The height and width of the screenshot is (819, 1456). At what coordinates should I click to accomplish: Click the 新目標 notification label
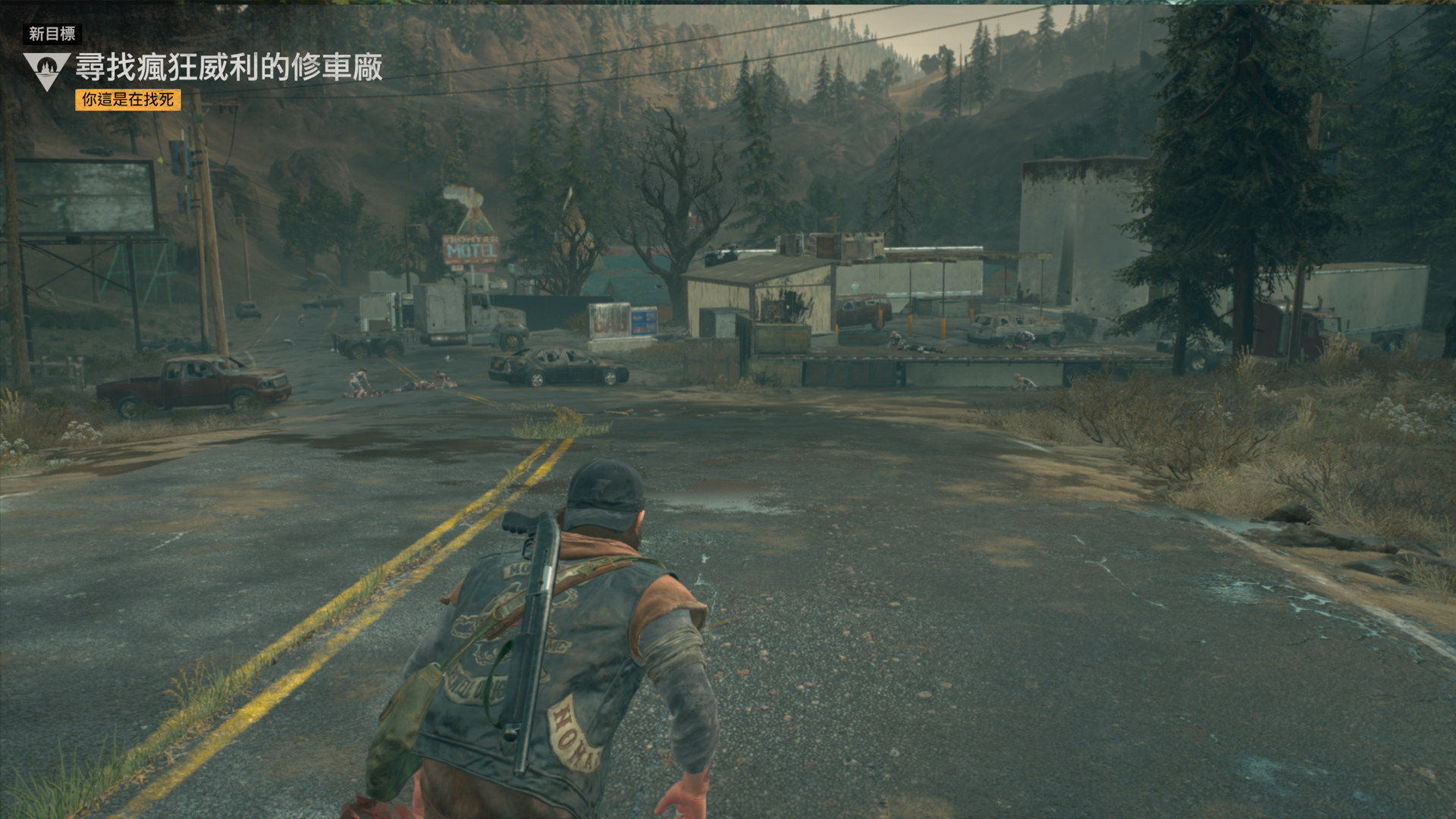[52, 33]
